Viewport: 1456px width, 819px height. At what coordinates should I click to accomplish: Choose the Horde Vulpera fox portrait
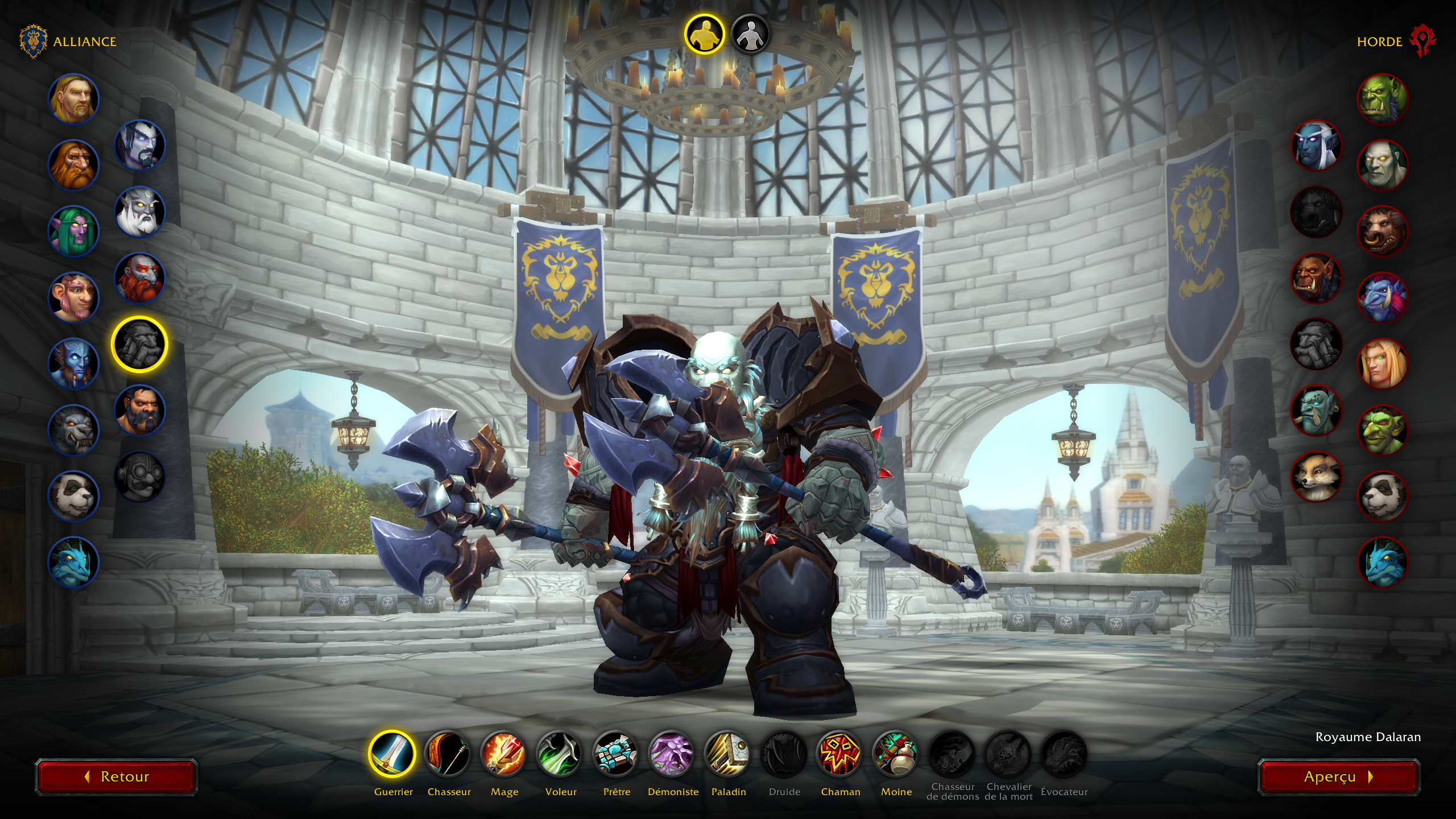pos(1316,476)
